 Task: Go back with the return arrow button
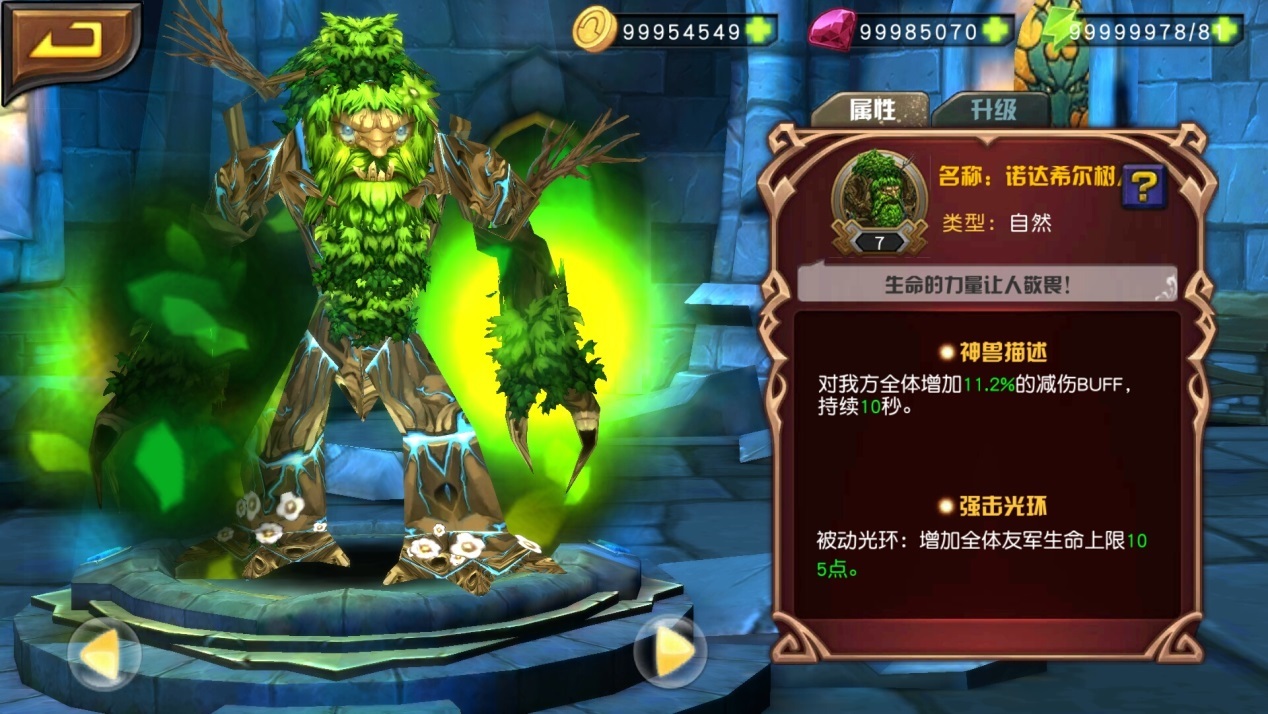pos(69,43)
